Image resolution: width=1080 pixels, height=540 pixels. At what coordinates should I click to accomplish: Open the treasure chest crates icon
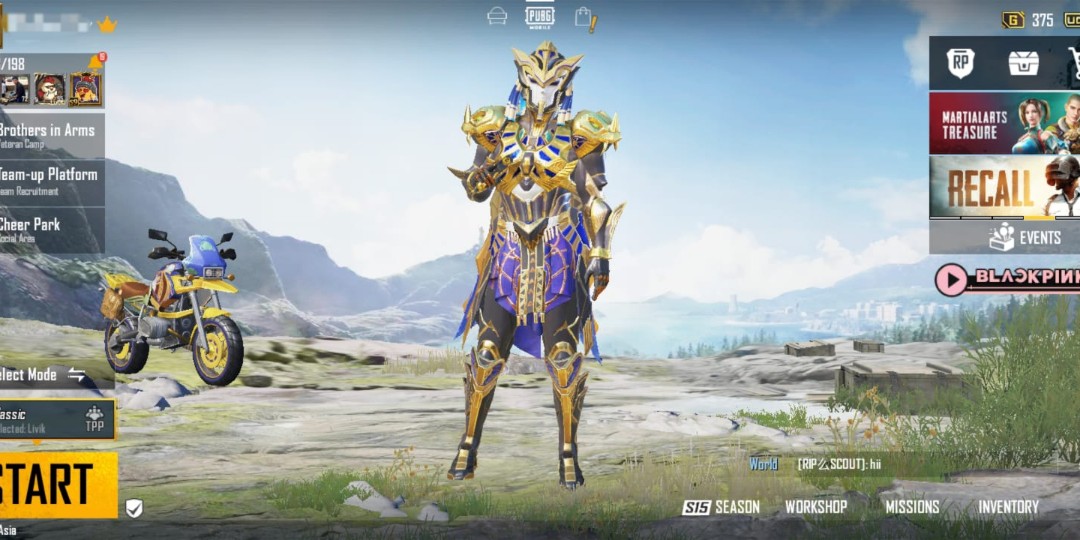tap(1023, 63)
